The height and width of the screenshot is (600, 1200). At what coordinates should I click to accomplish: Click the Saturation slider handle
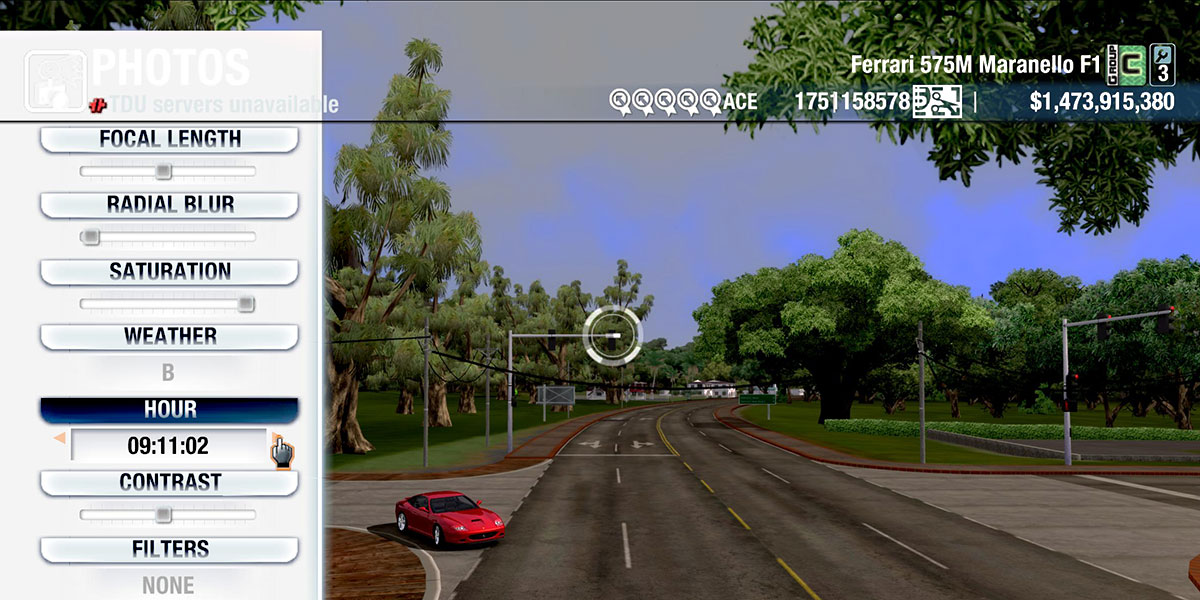coord(245,304)
